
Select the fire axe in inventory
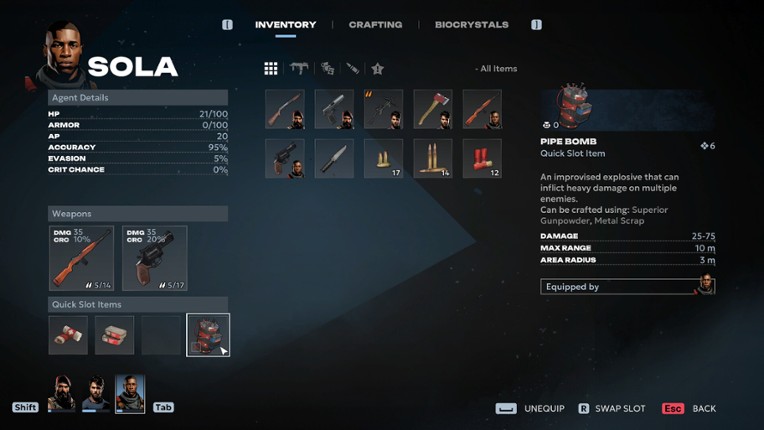433,109
